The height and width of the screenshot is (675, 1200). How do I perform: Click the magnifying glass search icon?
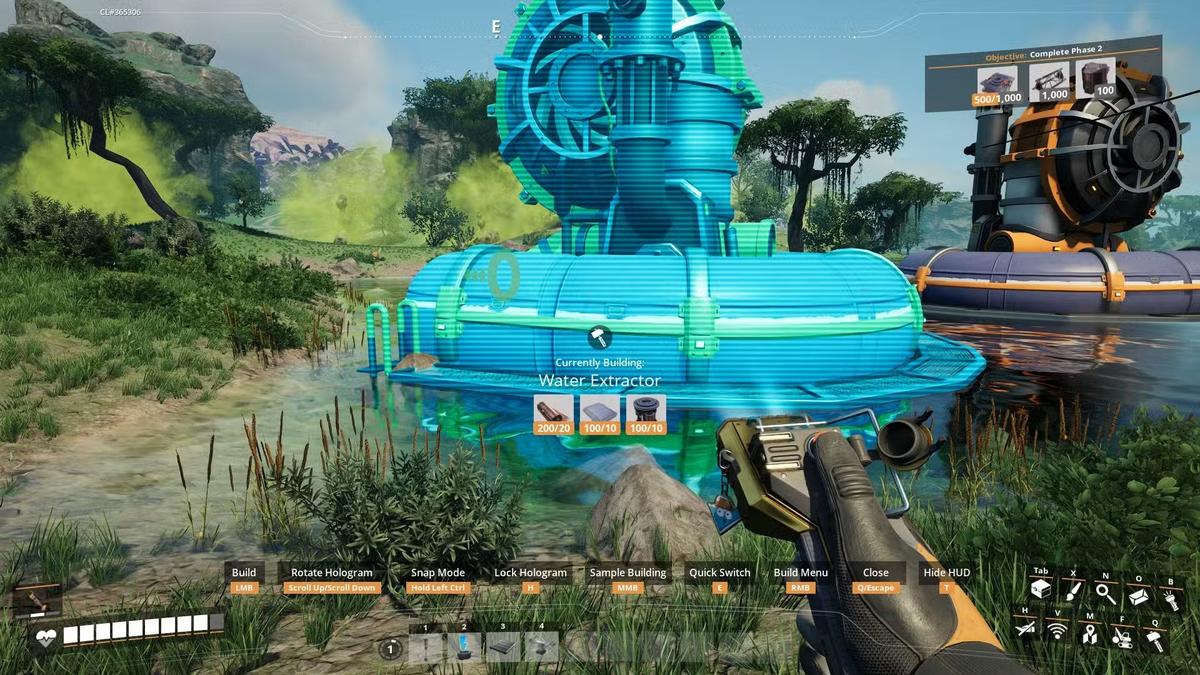[x=1105, y=593]
